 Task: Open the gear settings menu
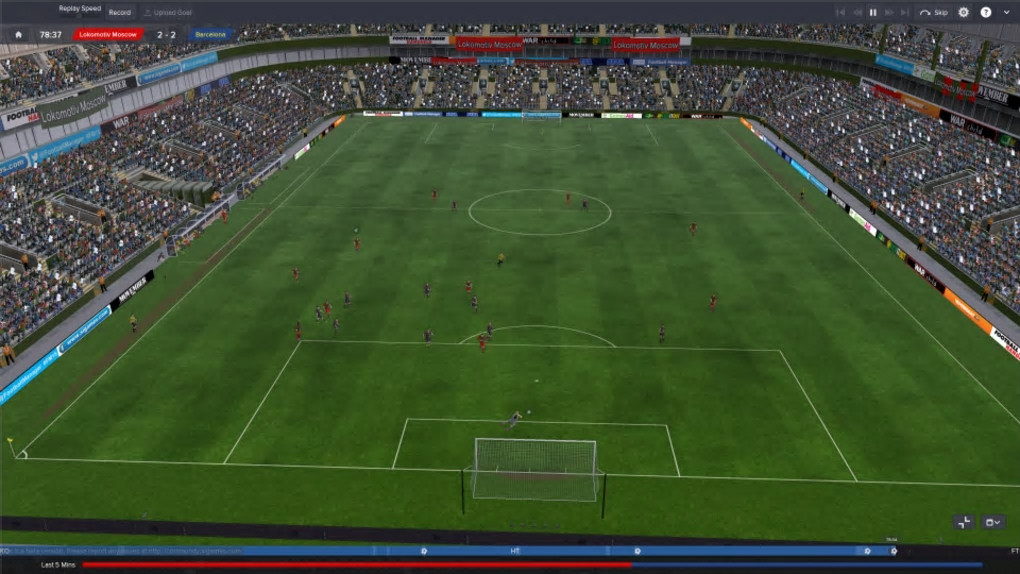click(x=964, y=12)
